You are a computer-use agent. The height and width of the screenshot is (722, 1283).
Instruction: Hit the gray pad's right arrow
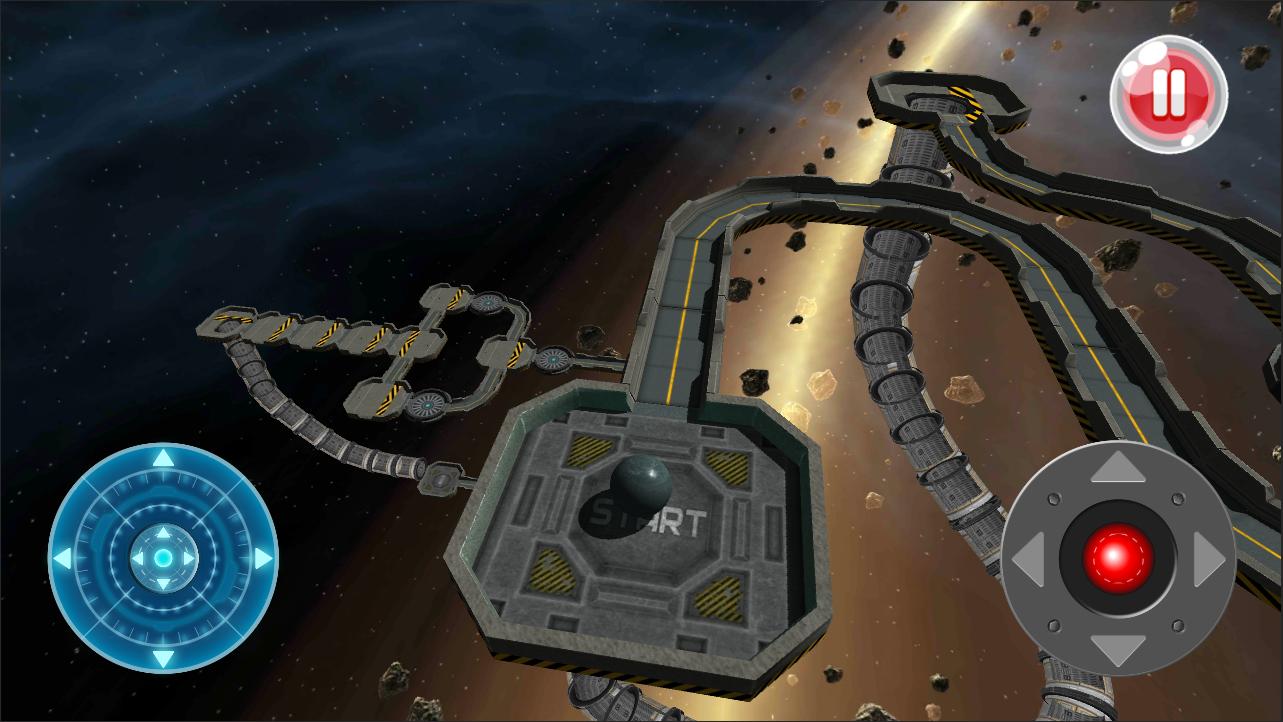(1208, 559)
